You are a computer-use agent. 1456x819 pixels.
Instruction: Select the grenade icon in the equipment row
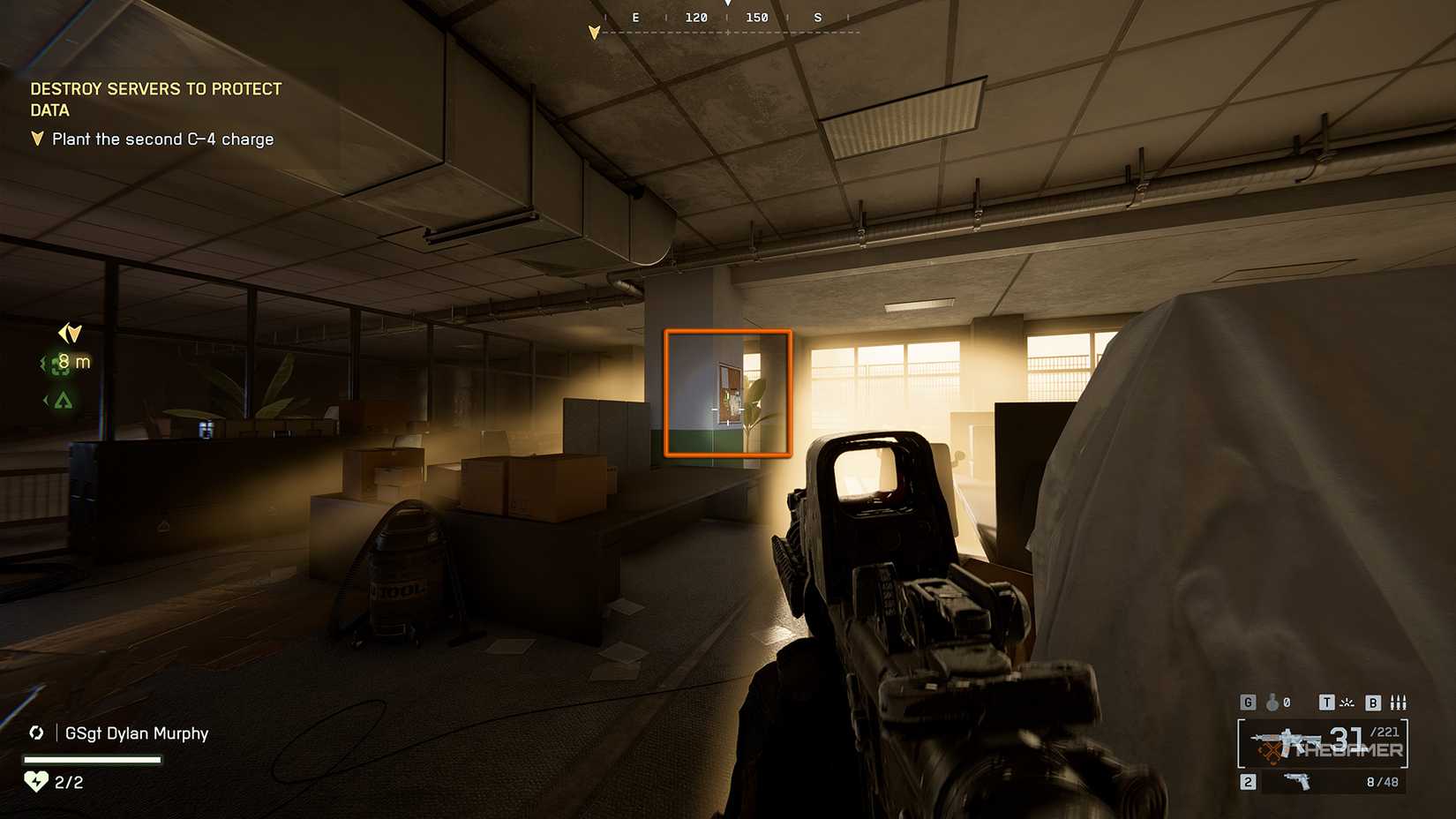point(1272,703)
